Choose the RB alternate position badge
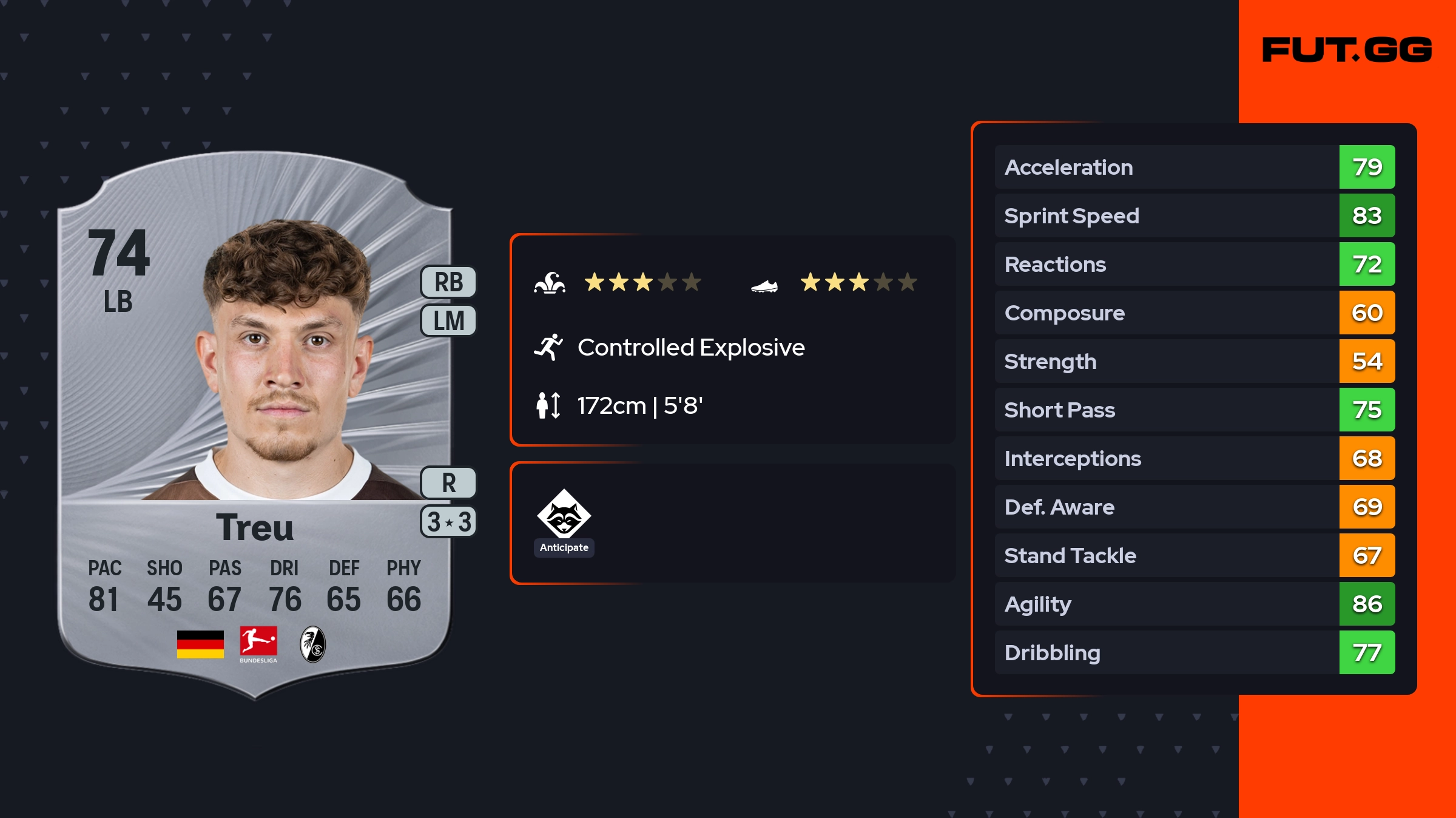The width and height of the screenshot is (1456, 818). click(448, 282)
